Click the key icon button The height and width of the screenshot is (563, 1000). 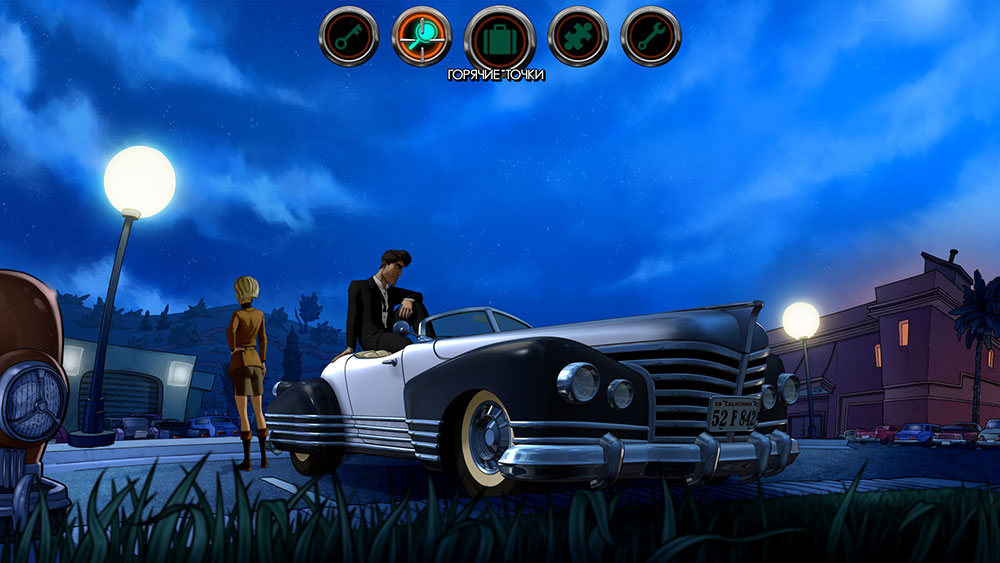pos(349,37)
